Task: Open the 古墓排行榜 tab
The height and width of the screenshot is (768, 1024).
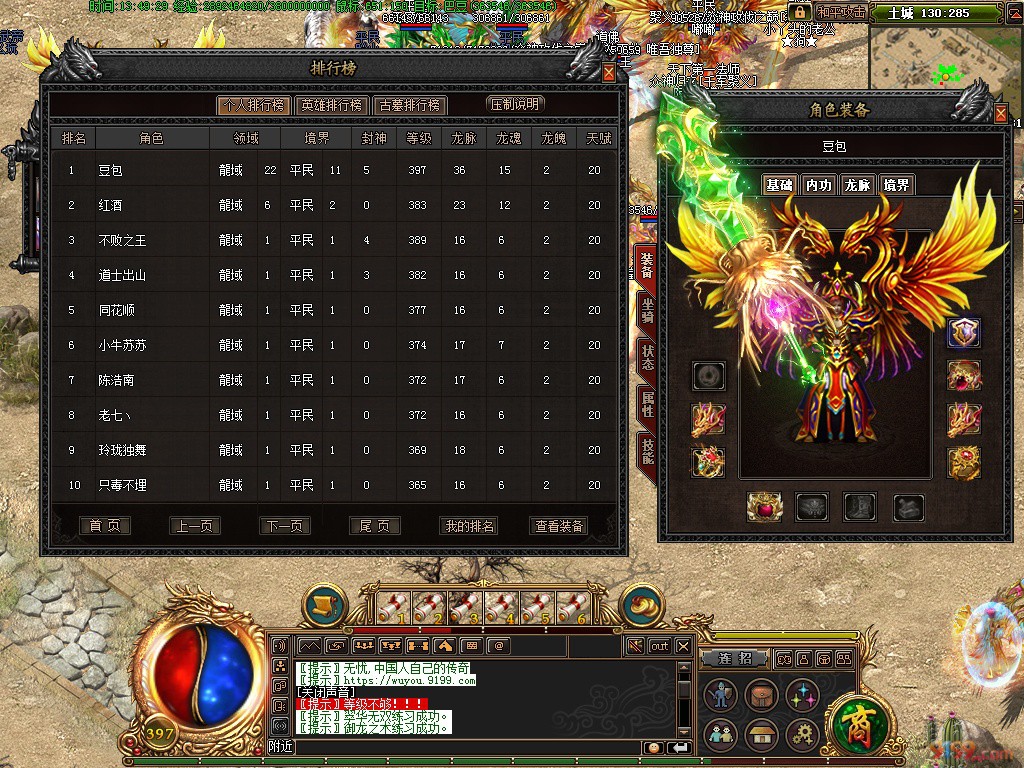Action: click(x=409, y=105)
